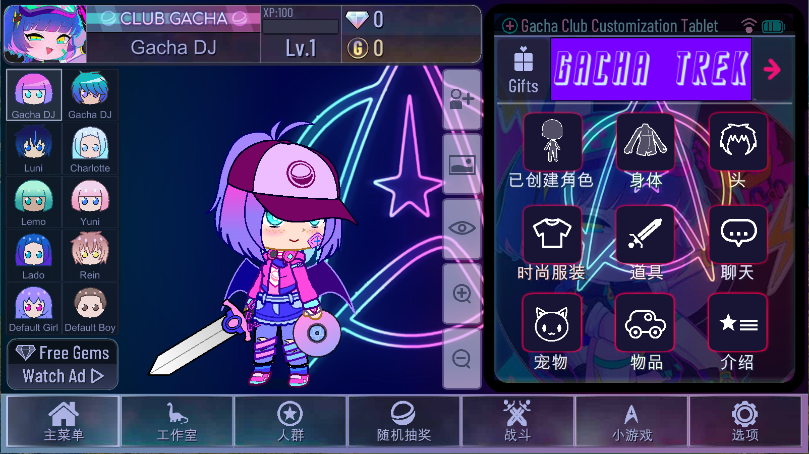This screenshot has width=809, height=454.
Task: Open the 主菜单 main menu
Action: click(x=63, y=420)
